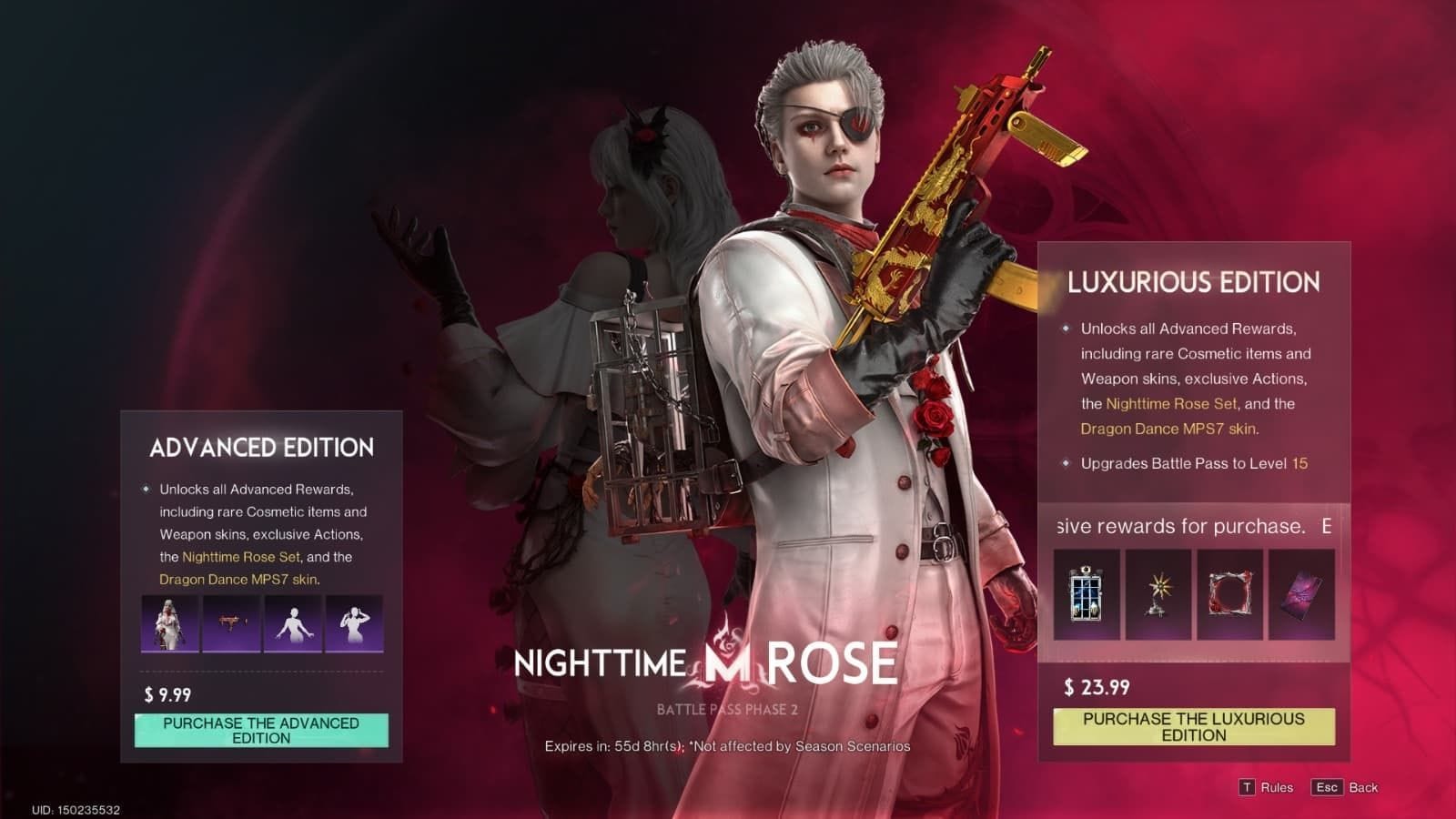The width and height of the screenshot is (1456, 819).
Task: Open the first exclusive Action pose icon
Action: click(x=293, y=624)
